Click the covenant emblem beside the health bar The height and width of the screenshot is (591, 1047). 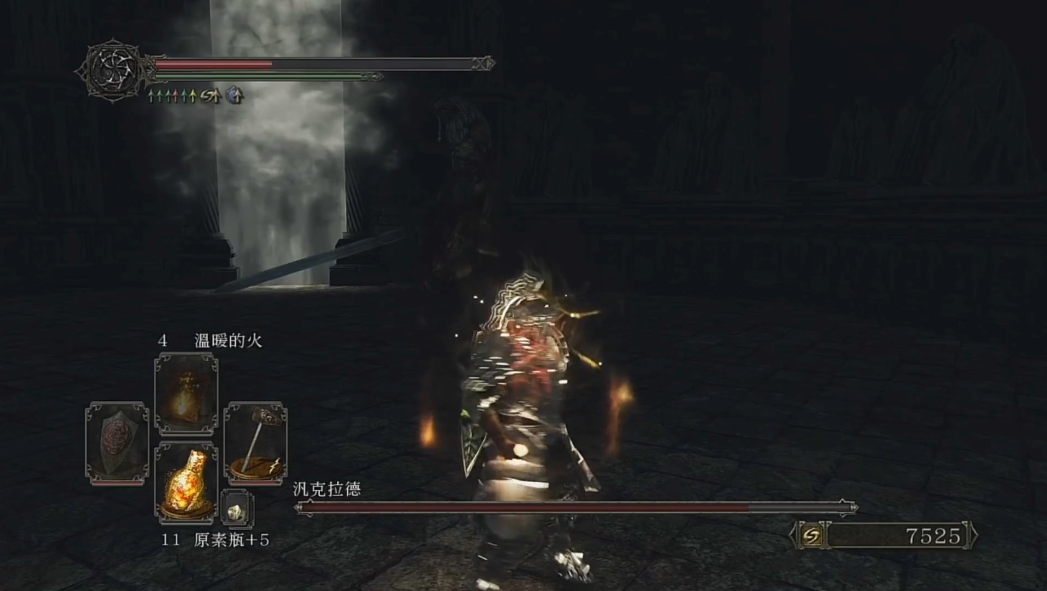pyautogui.click(x=109, y=69)
